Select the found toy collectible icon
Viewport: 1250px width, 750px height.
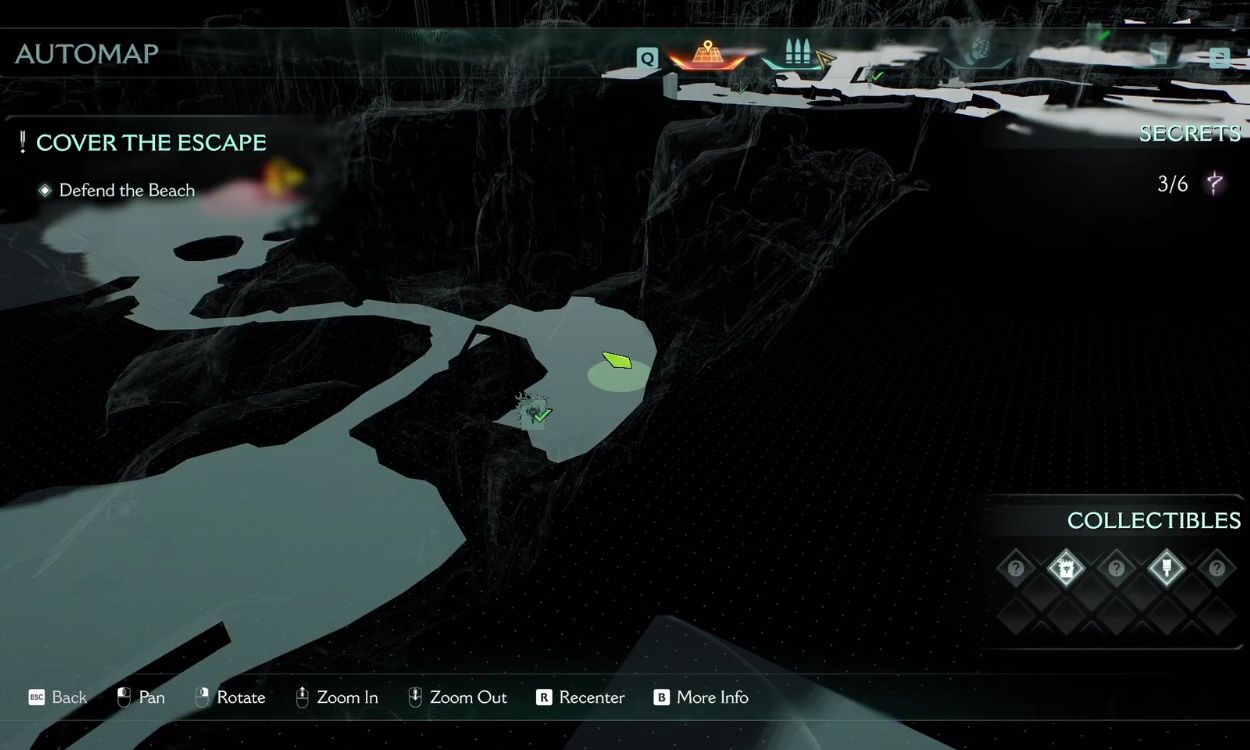[1066, 569]
